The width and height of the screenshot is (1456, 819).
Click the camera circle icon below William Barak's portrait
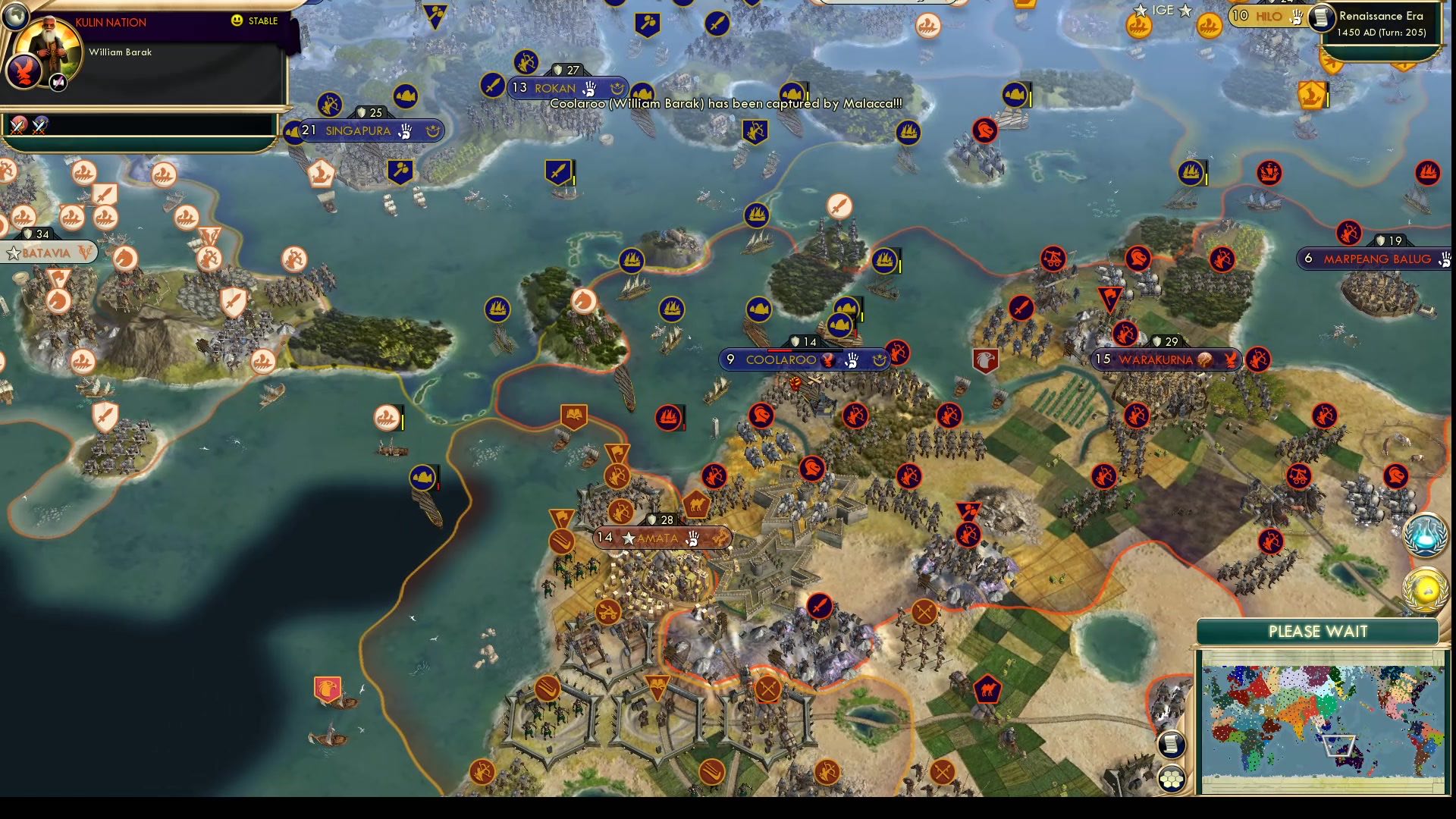point(58,82)
